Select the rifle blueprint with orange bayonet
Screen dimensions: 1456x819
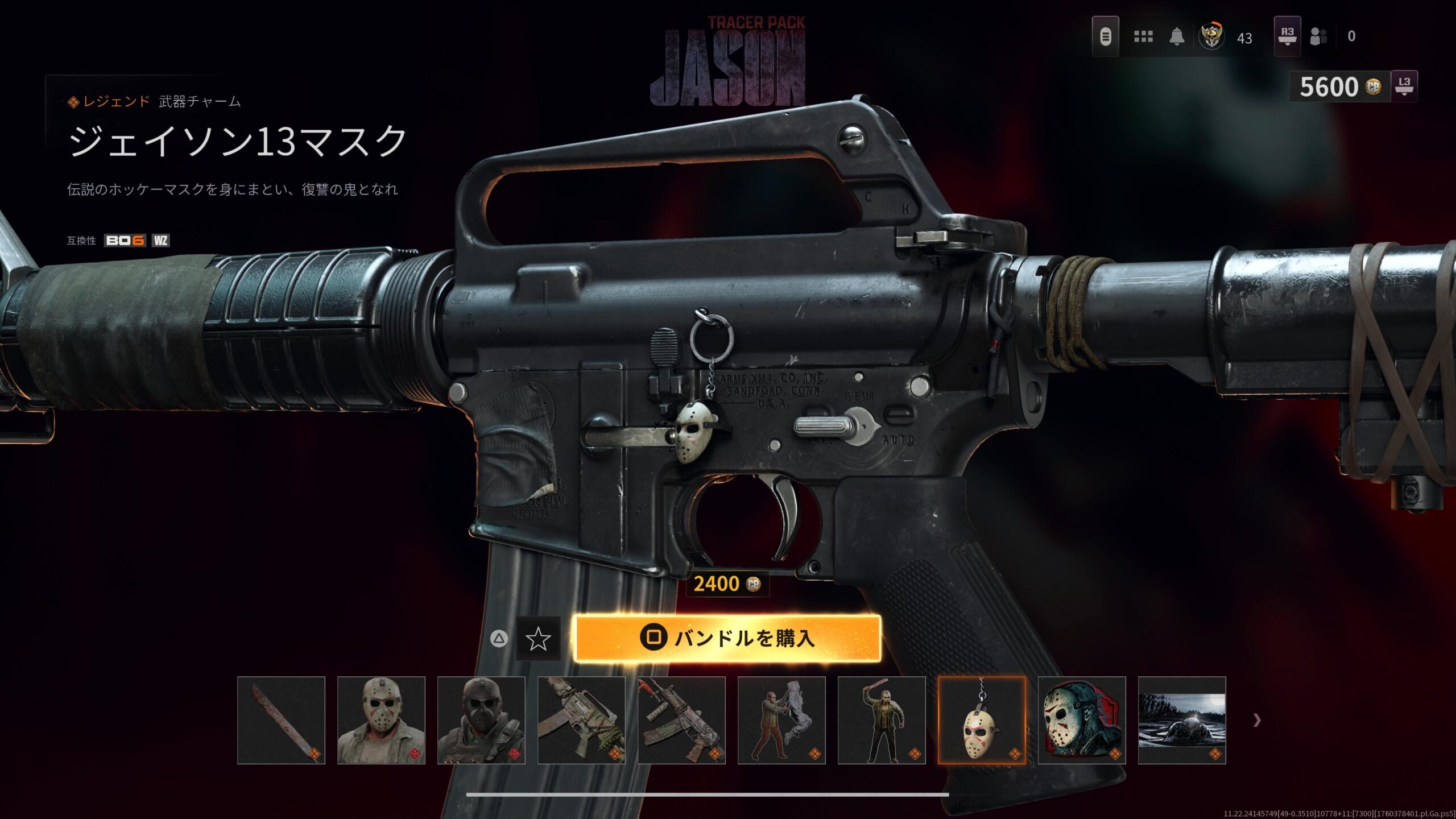681,720
